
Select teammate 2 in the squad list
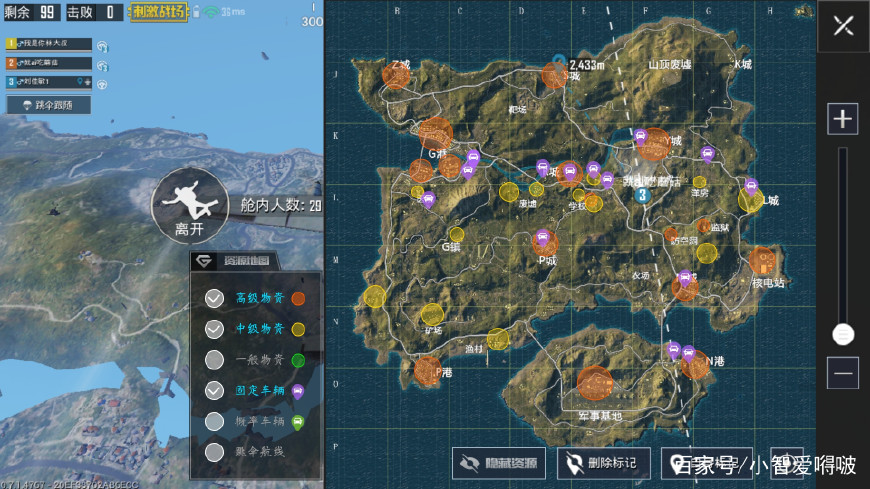[50, 63]
